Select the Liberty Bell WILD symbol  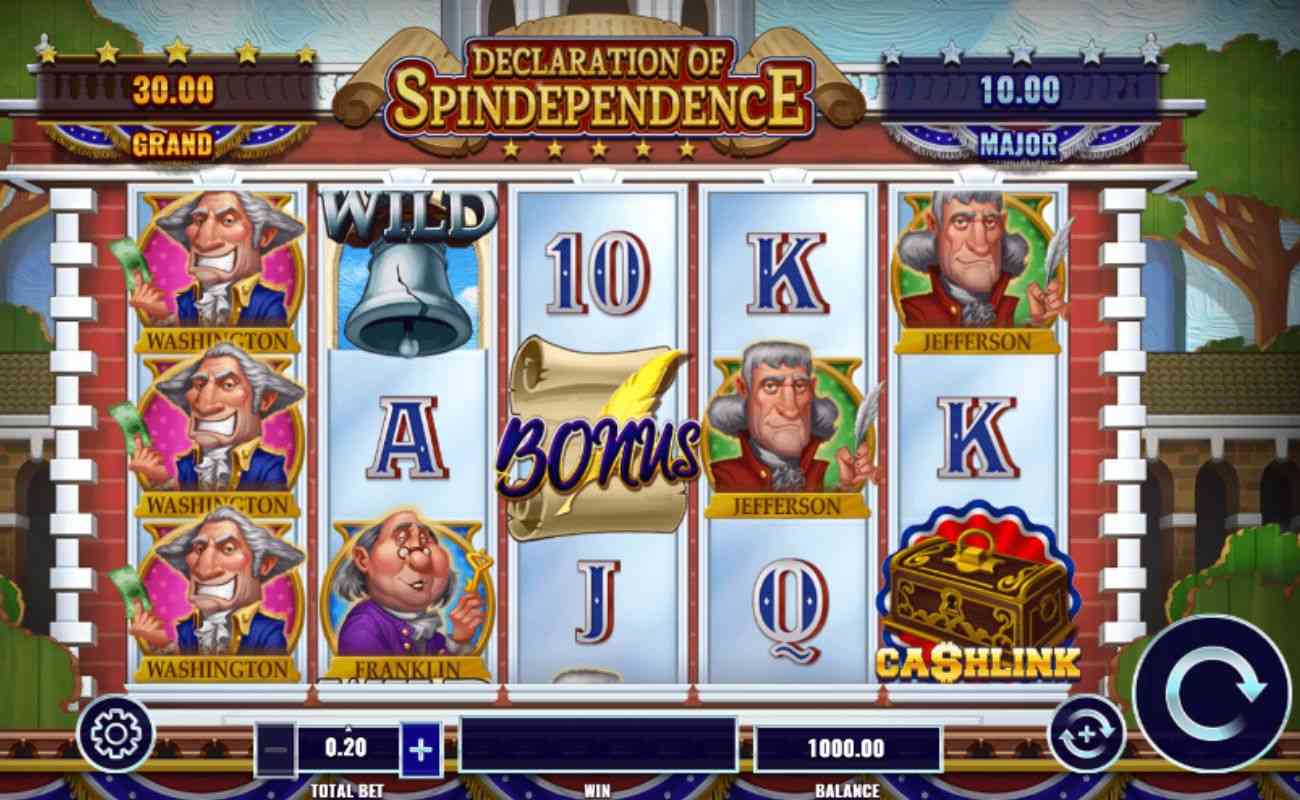pyautogui.click(x=407, y=280)
